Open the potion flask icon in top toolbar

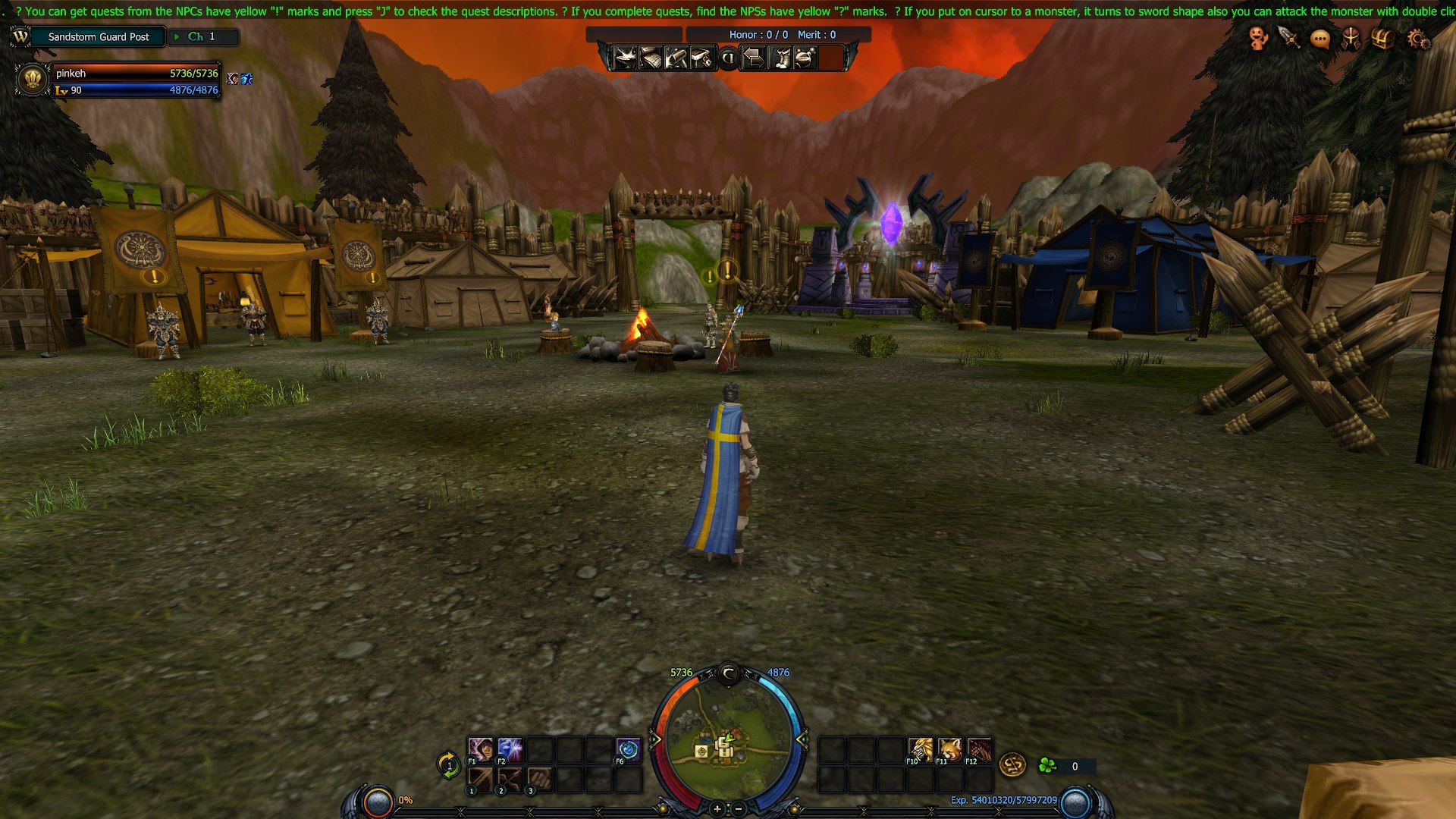pos(805,58)
